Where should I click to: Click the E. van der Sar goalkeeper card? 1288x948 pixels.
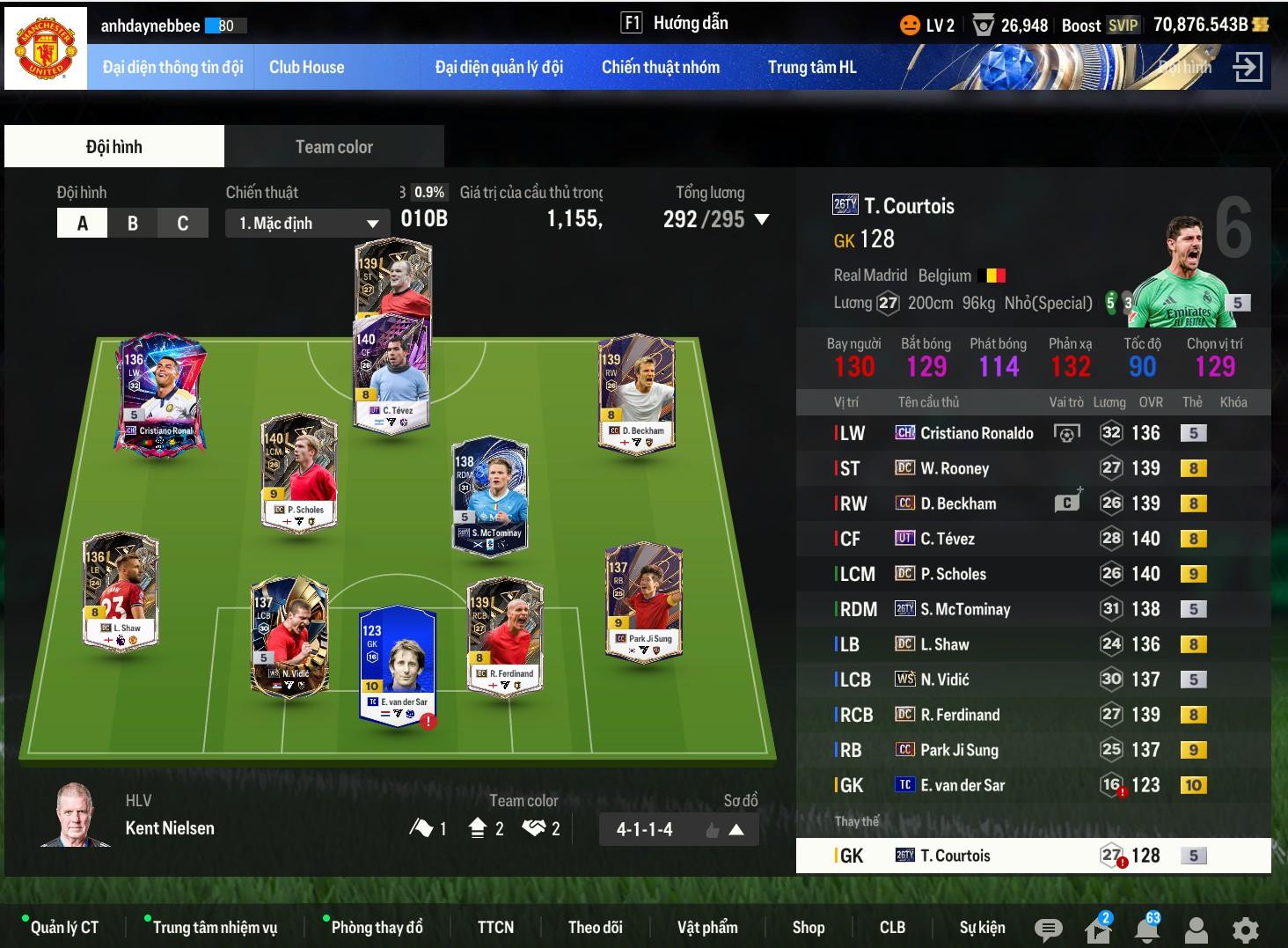tap(398, 665)
